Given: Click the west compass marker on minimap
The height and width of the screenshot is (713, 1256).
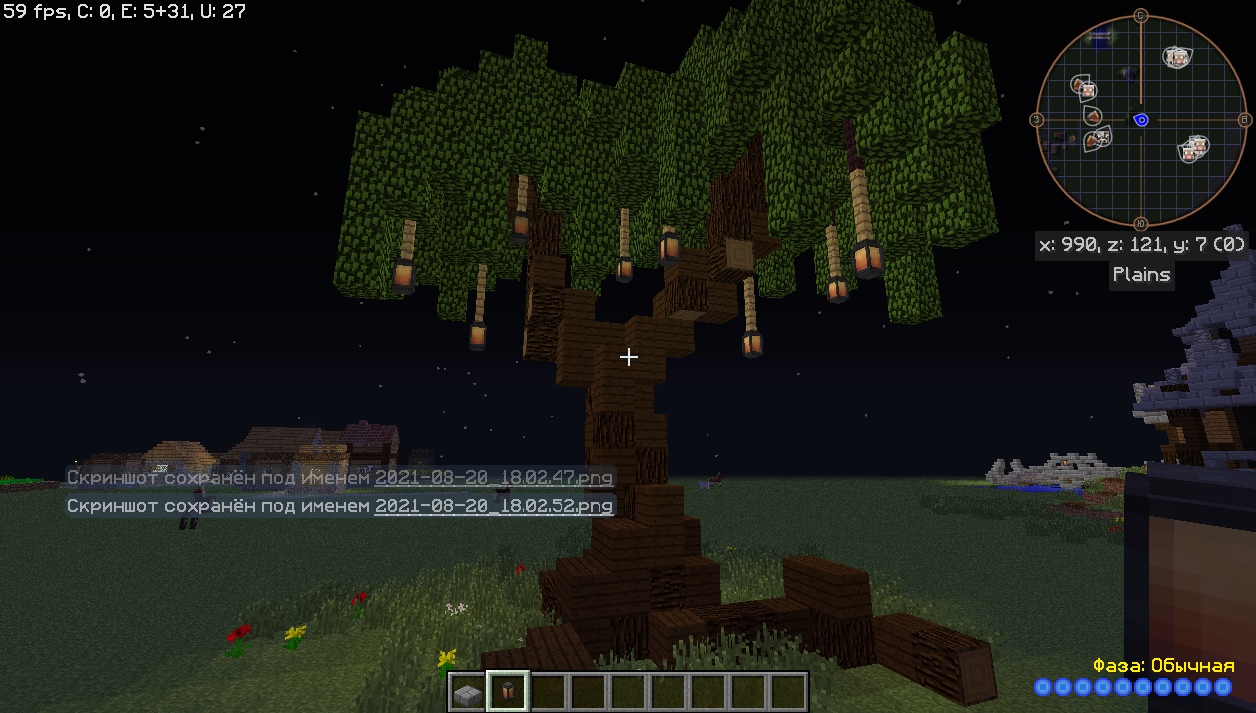Looking at the screenshot, I should tap(1036, 120).
